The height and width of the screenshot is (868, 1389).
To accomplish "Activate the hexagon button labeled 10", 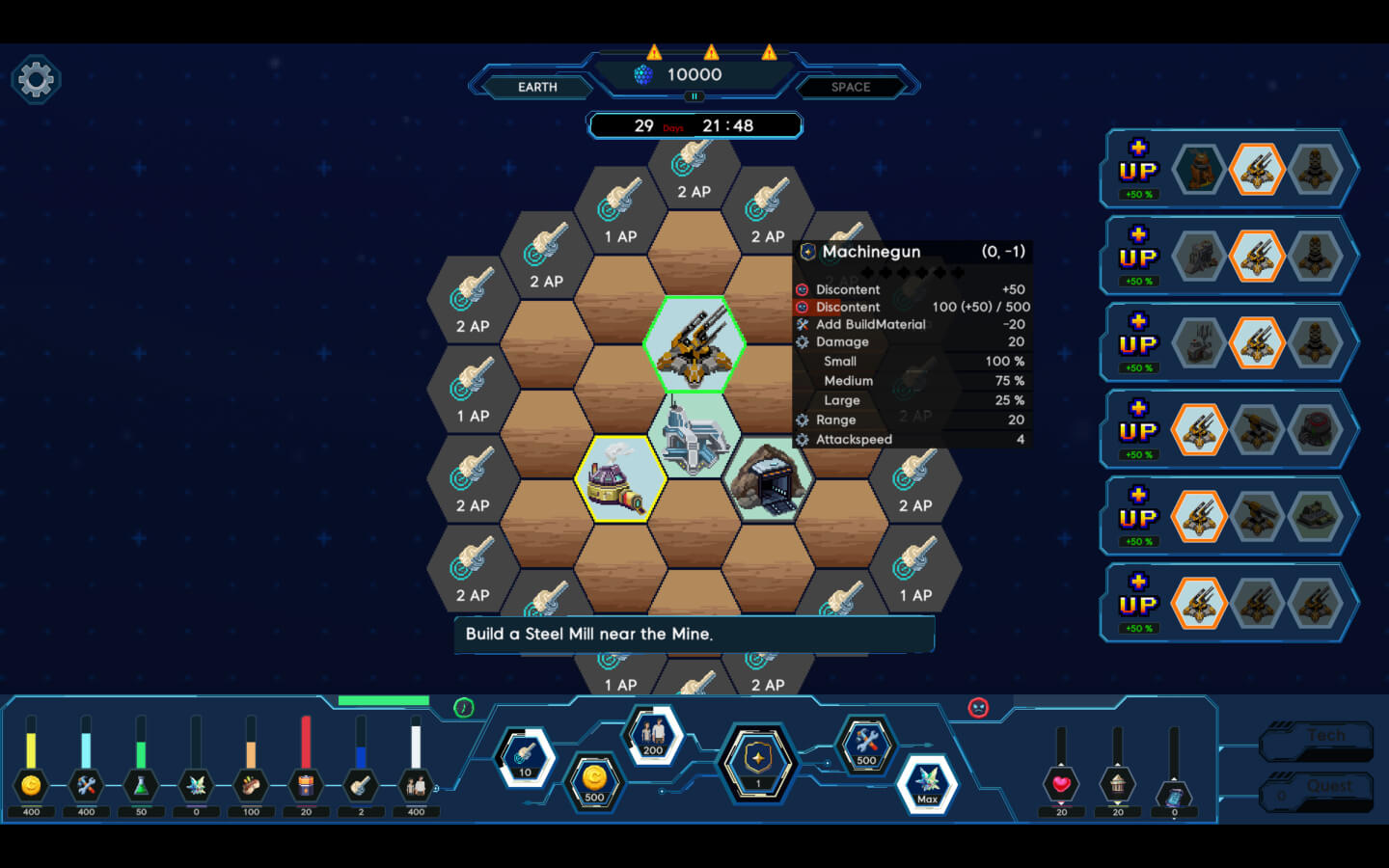I will coord(525,758).
